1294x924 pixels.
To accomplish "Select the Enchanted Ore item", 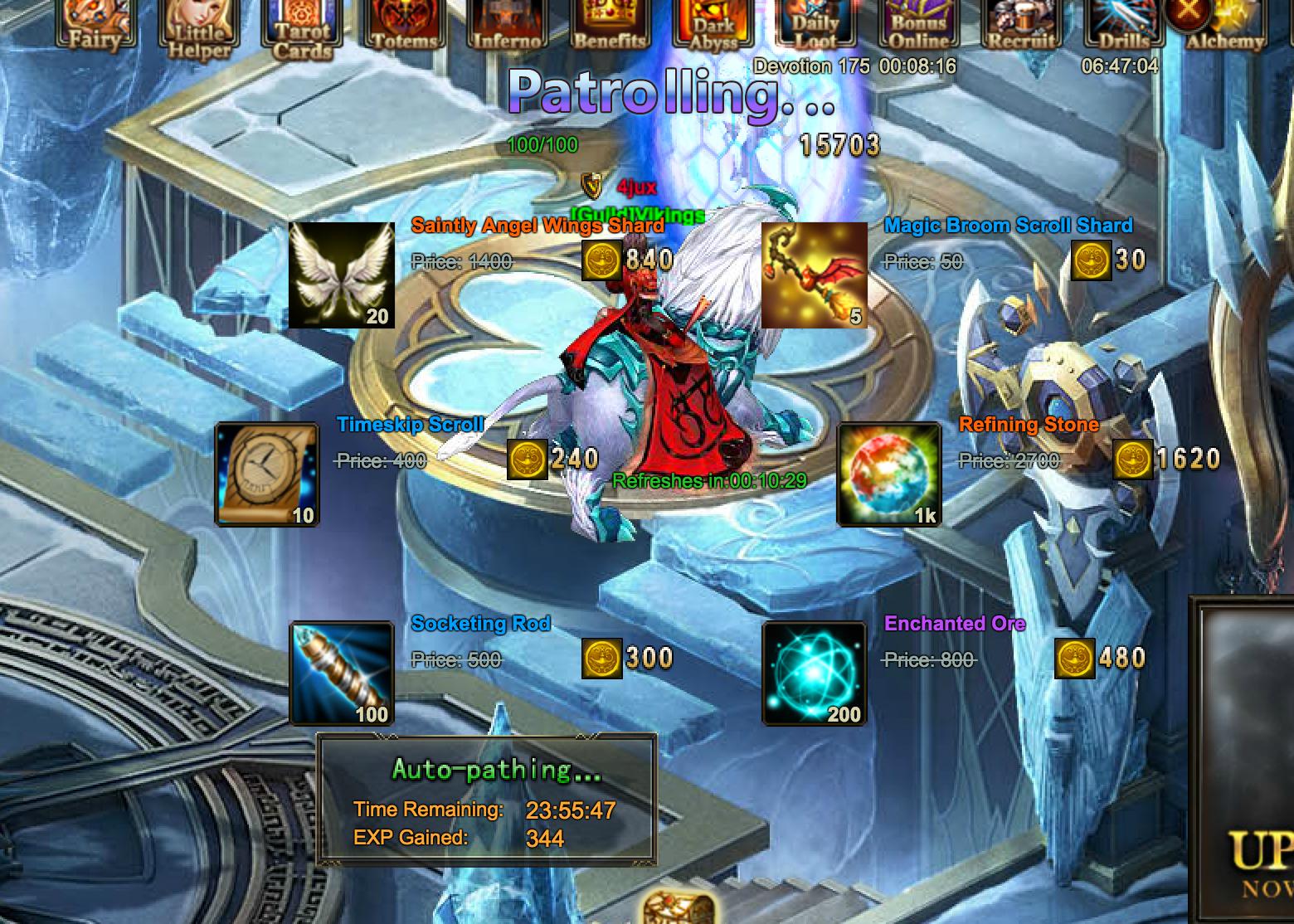I will 814,674.
